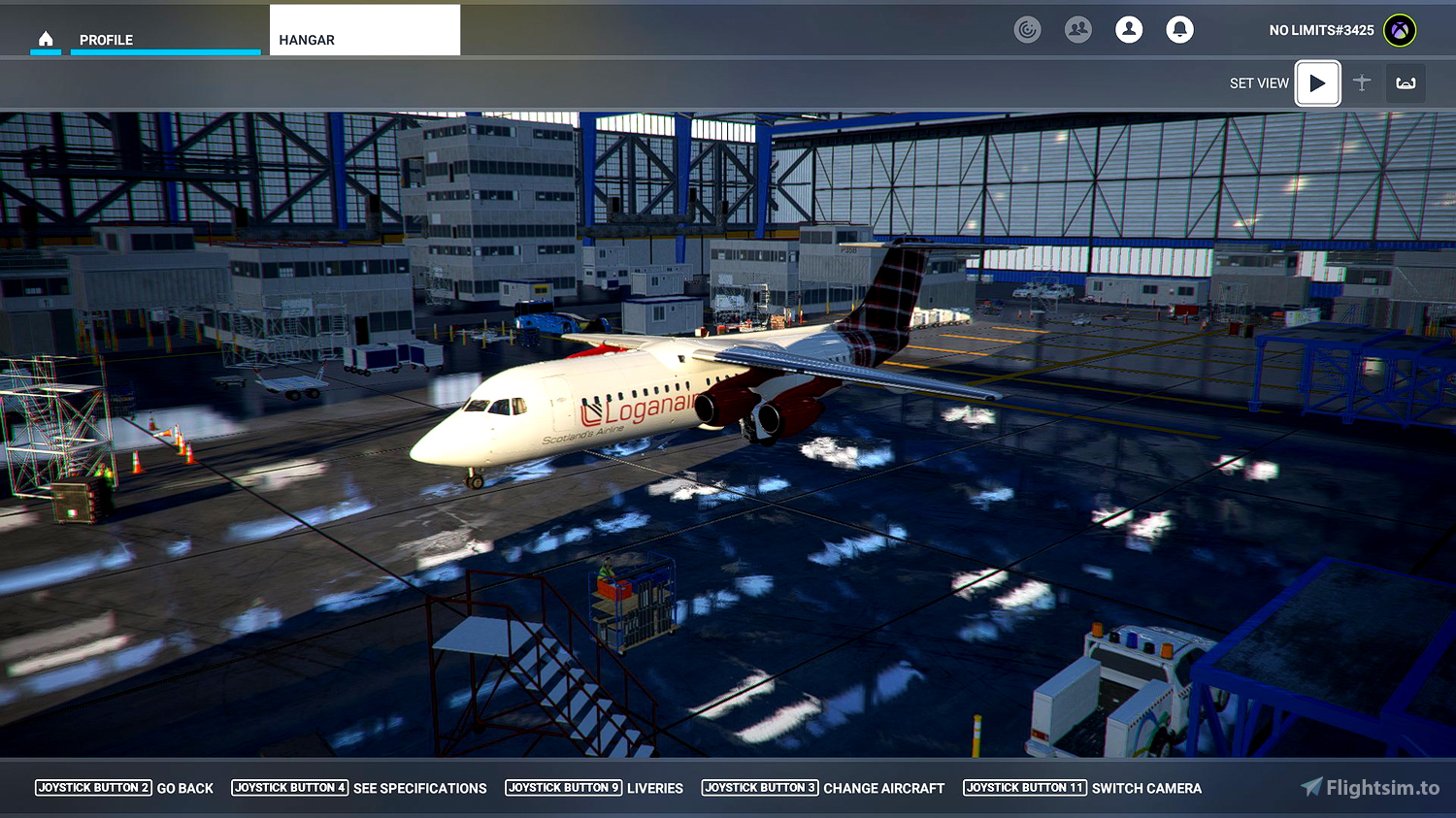The width and height of the screenshot is (1456, 818).
Task: Open the notifications bell icon
Action: (x=1179, y=29)
